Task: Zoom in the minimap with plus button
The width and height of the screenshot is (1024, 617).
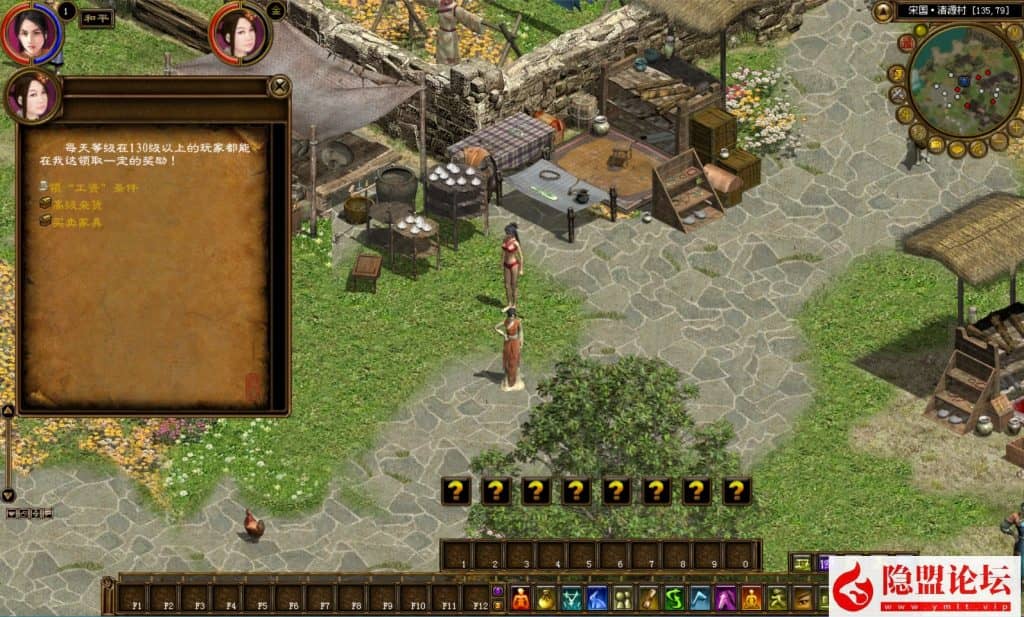Action: (1014, 127)
